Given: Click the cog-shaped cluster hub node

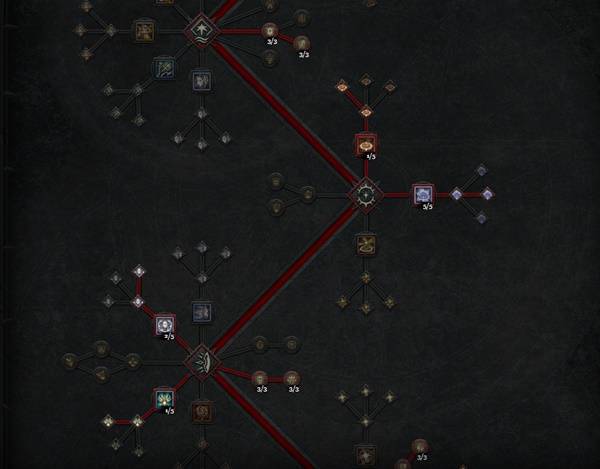Looking at the screenshot, I should tap(366, 194).
